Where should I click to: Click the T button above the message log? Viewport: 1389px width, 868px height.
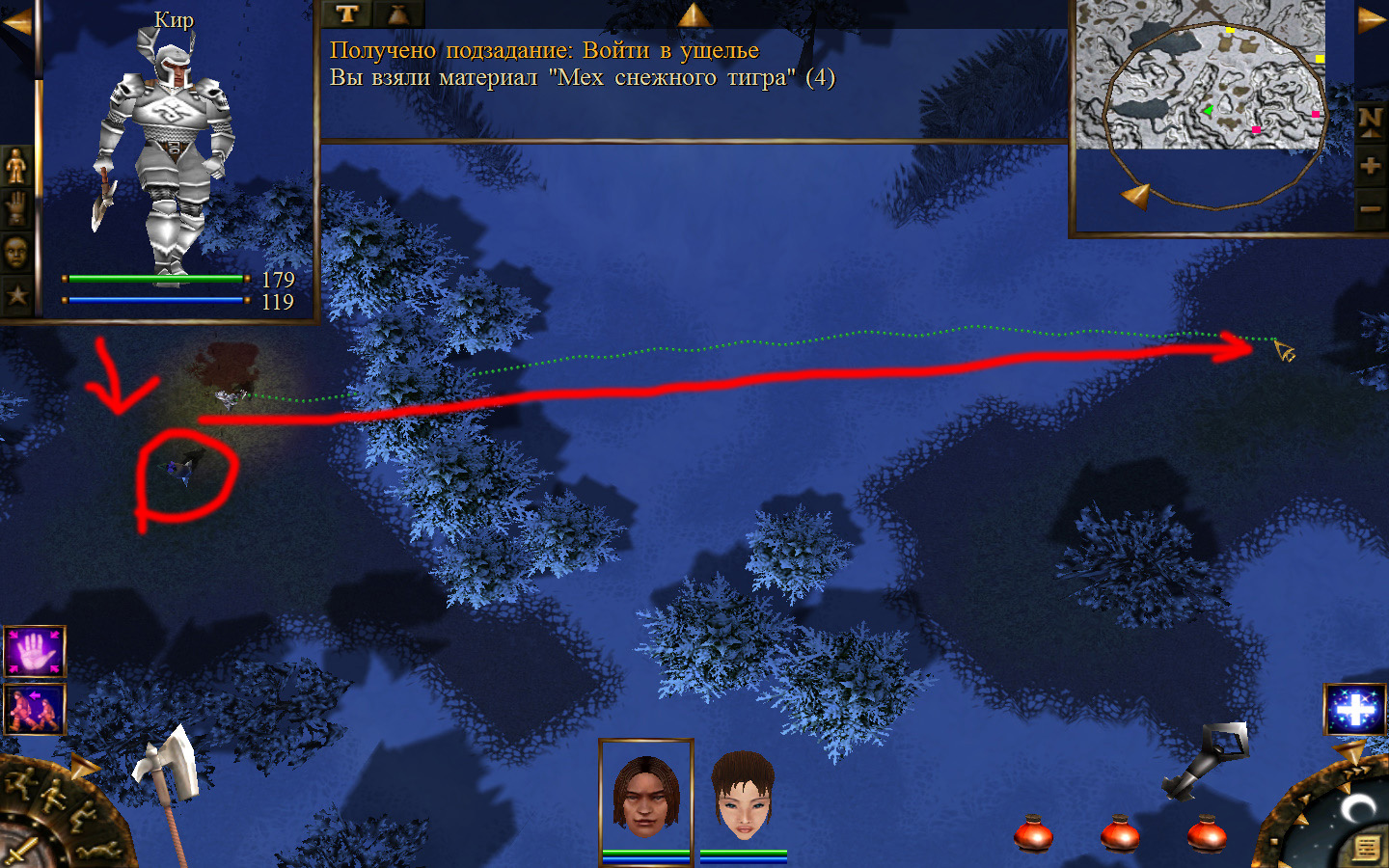click(347, 14)
